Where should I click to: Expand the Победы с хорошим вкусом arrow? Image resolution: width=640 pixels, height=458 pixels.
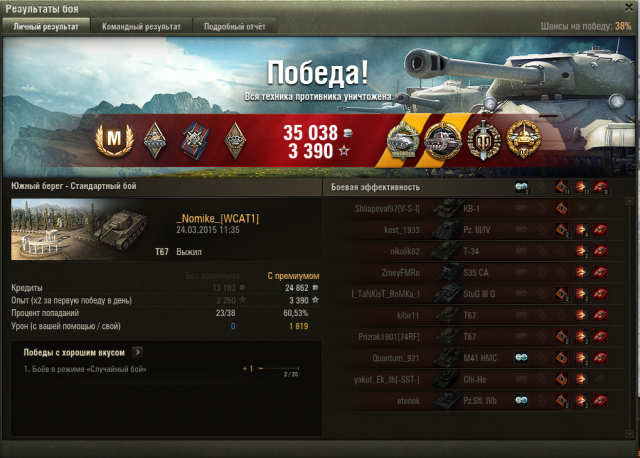point(137,351)
